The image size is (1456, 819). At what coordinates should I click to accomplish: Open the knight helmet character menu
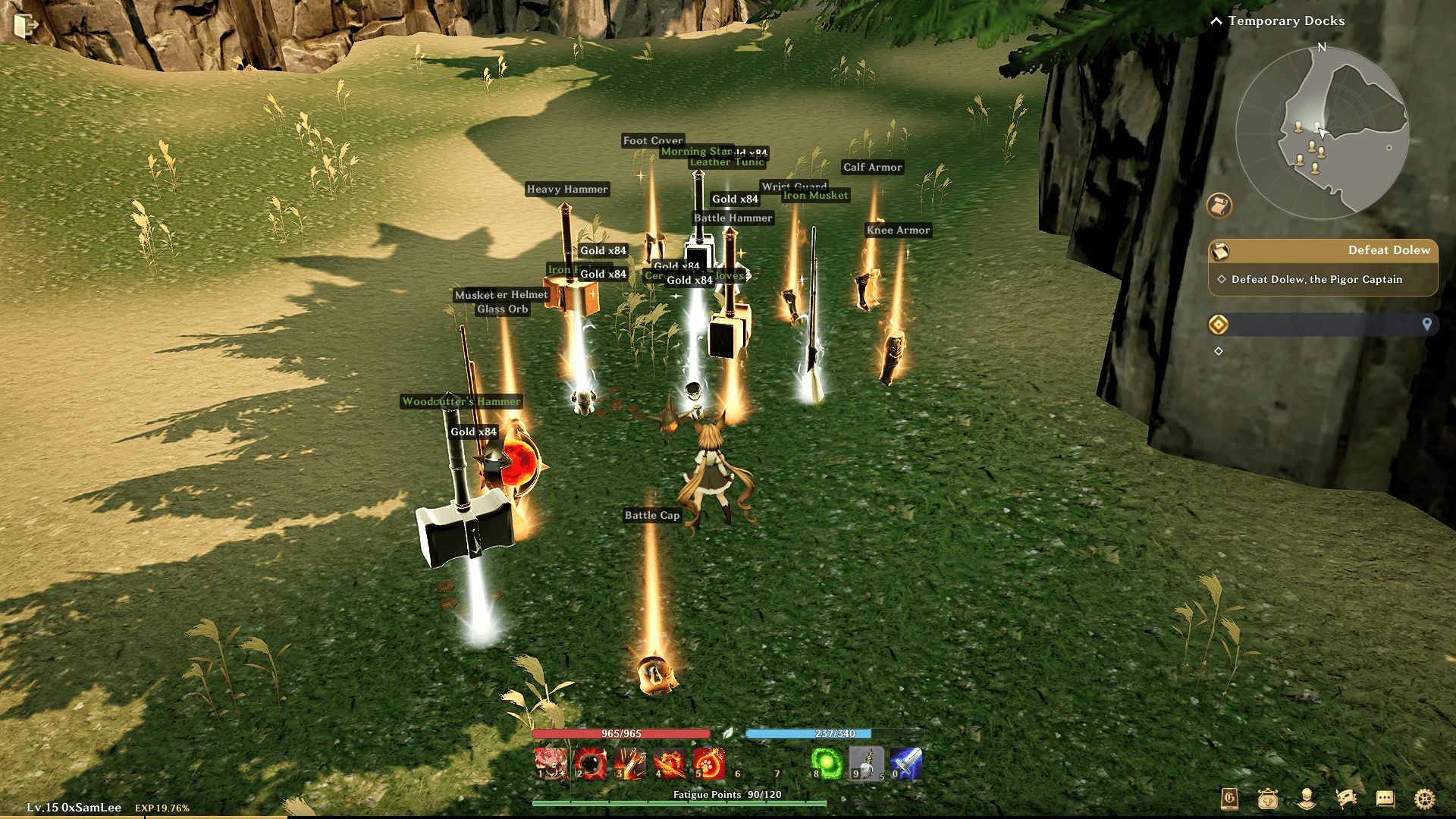point(1307,799)
